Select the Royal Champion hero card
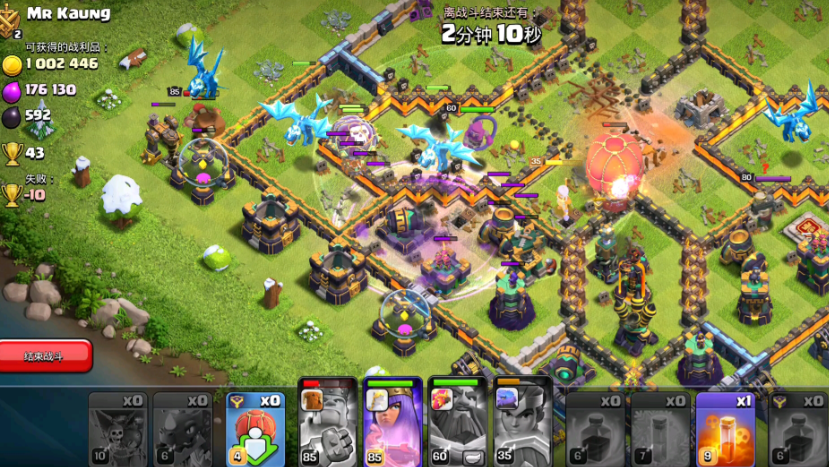 coord(522,424)
